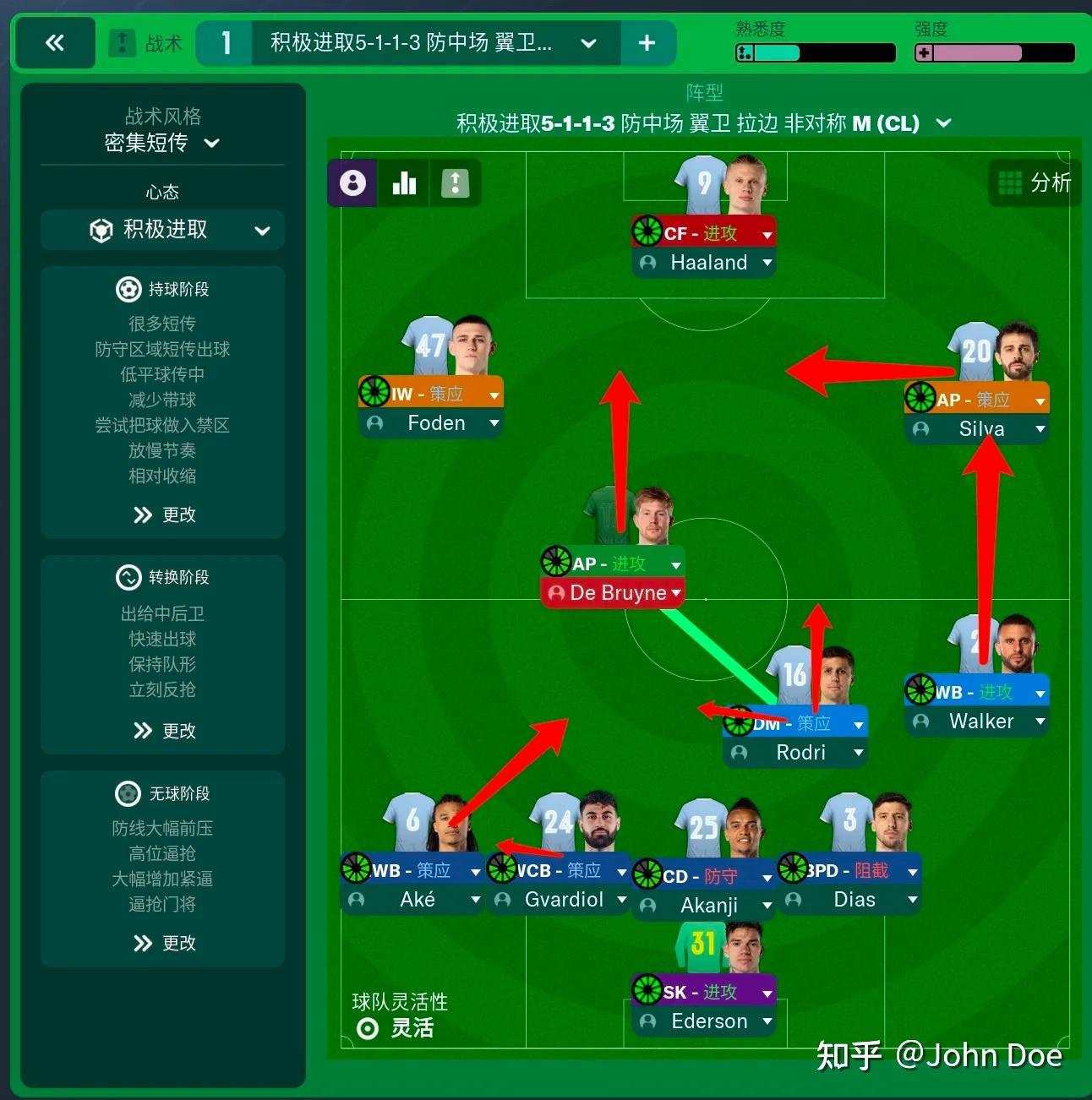Click Haaland's green role wheel icon
1092x1100 pixels.
click(x=647, y=230)
